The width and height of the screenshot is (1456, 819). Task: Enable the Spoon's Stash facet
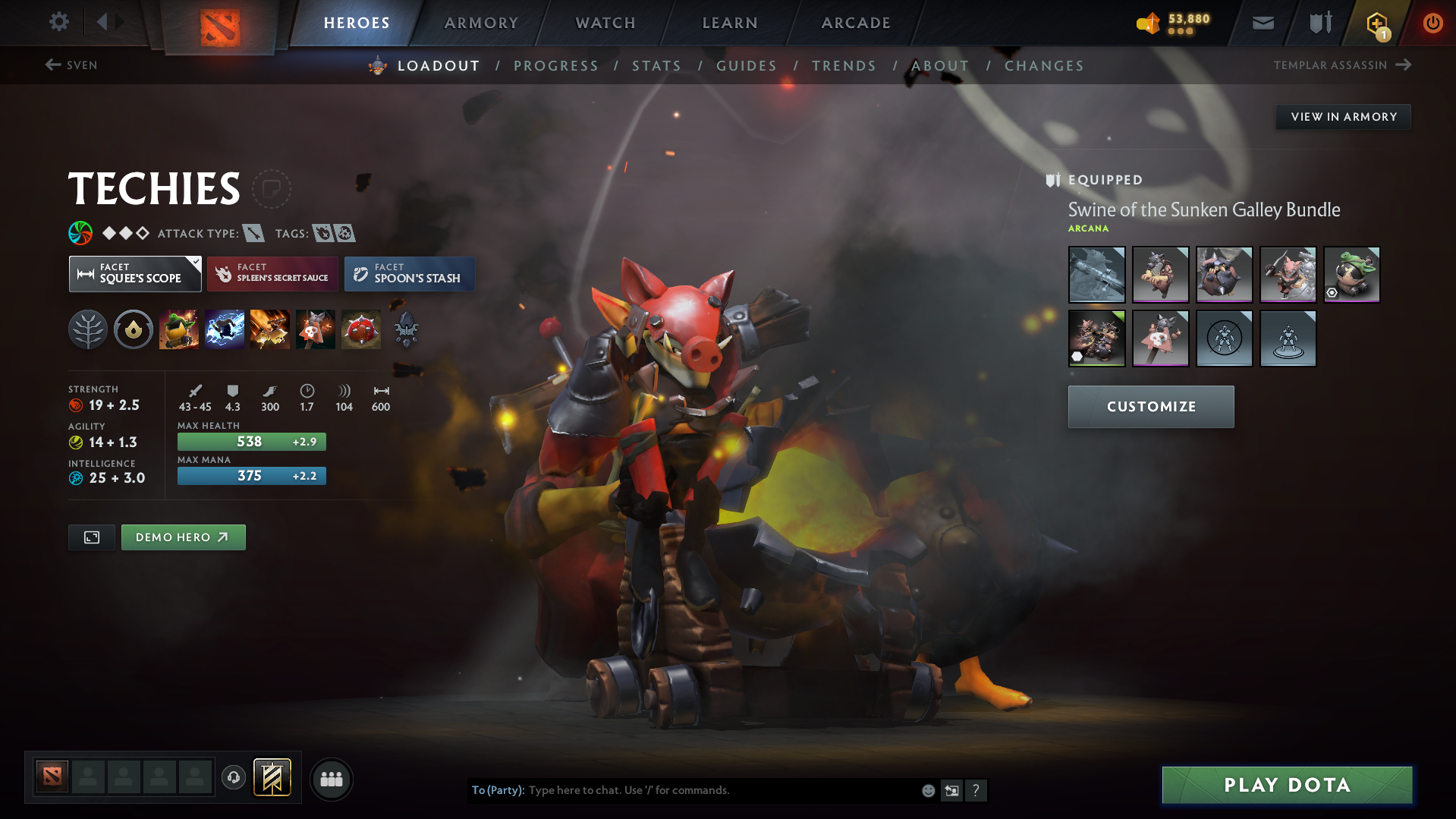409,274
